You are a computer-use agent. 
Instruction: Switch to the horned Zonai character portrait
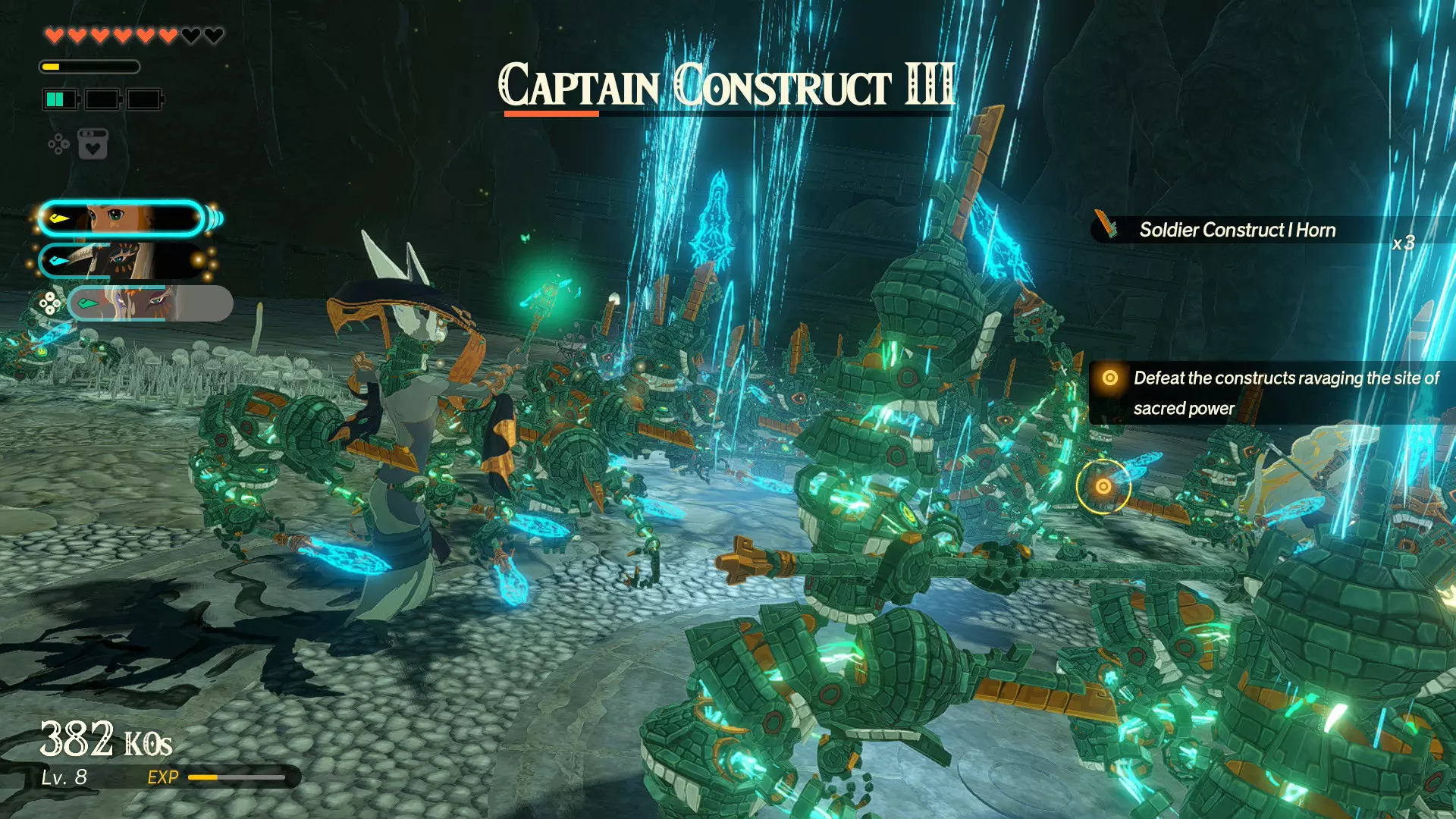pyautogui.click(x=121, y=261)
